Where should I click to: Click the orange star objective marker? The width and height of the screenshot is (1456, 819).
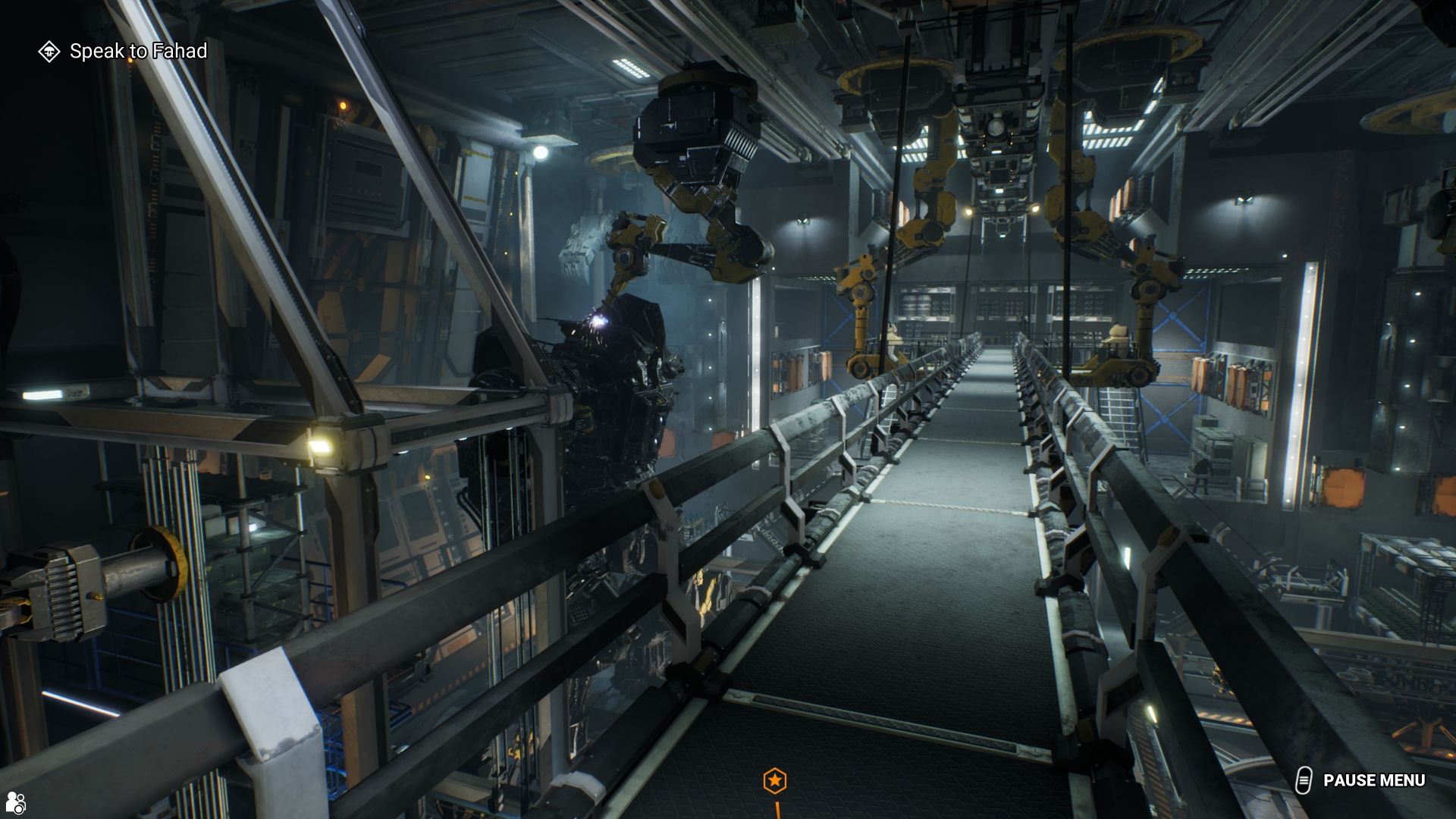click(x=774, y=780)
